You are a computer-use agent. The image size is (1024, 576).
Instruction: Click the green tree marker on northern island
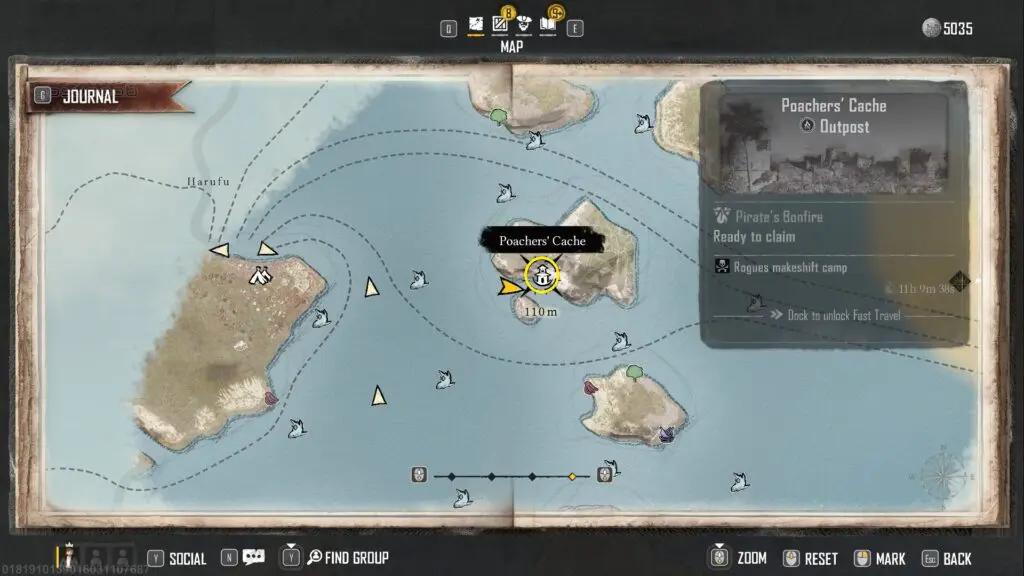pos(497,116)
